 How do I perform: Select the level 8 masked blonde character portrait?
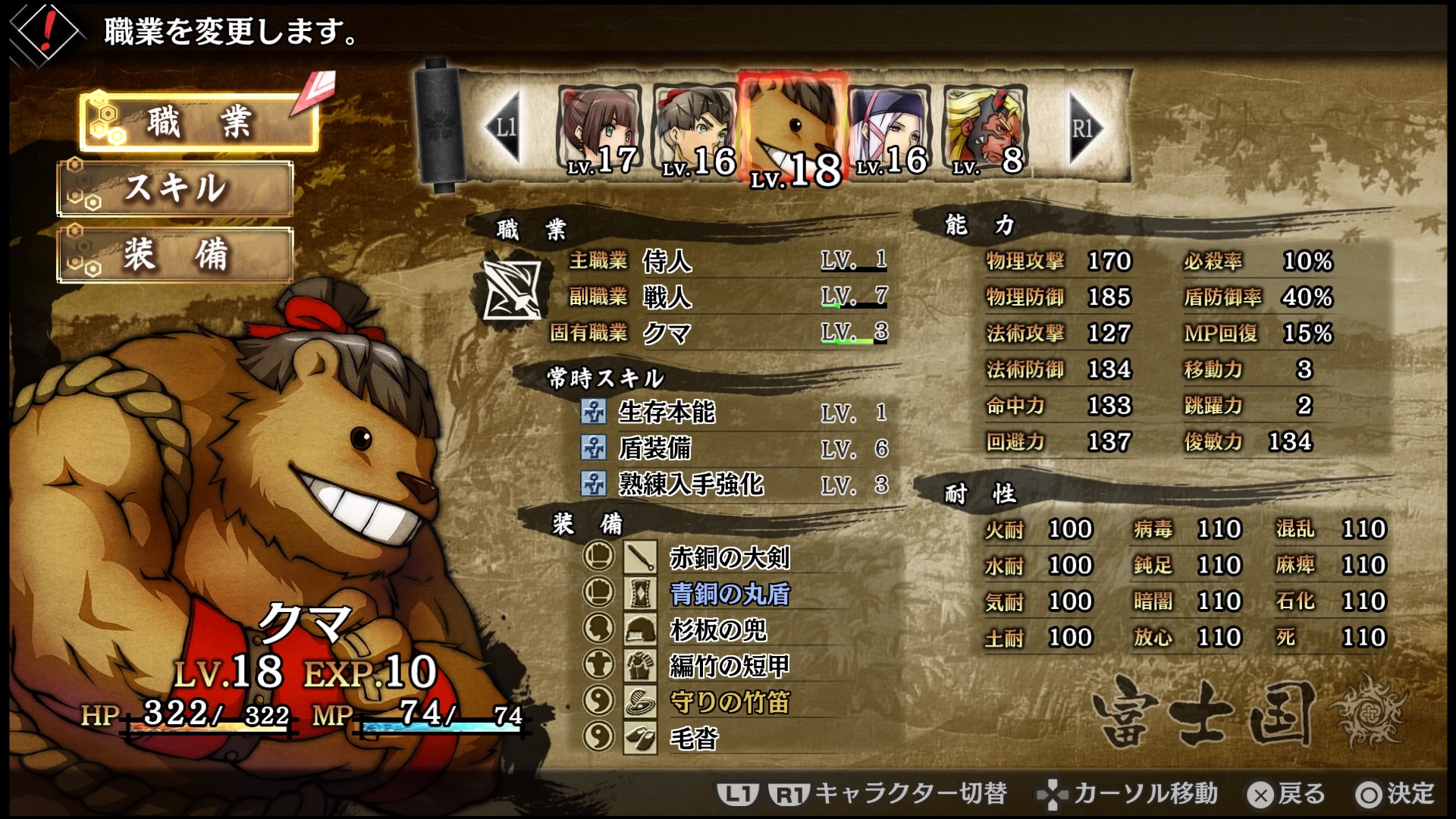pos(986,130)
